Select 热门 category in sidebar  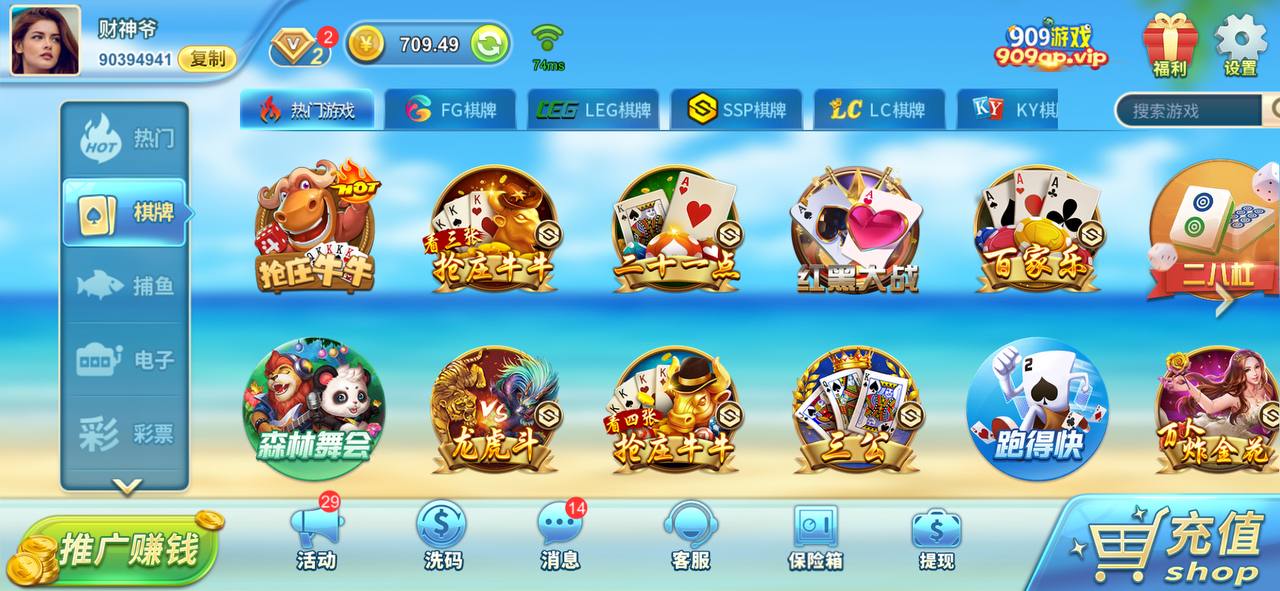click(126, 138)
